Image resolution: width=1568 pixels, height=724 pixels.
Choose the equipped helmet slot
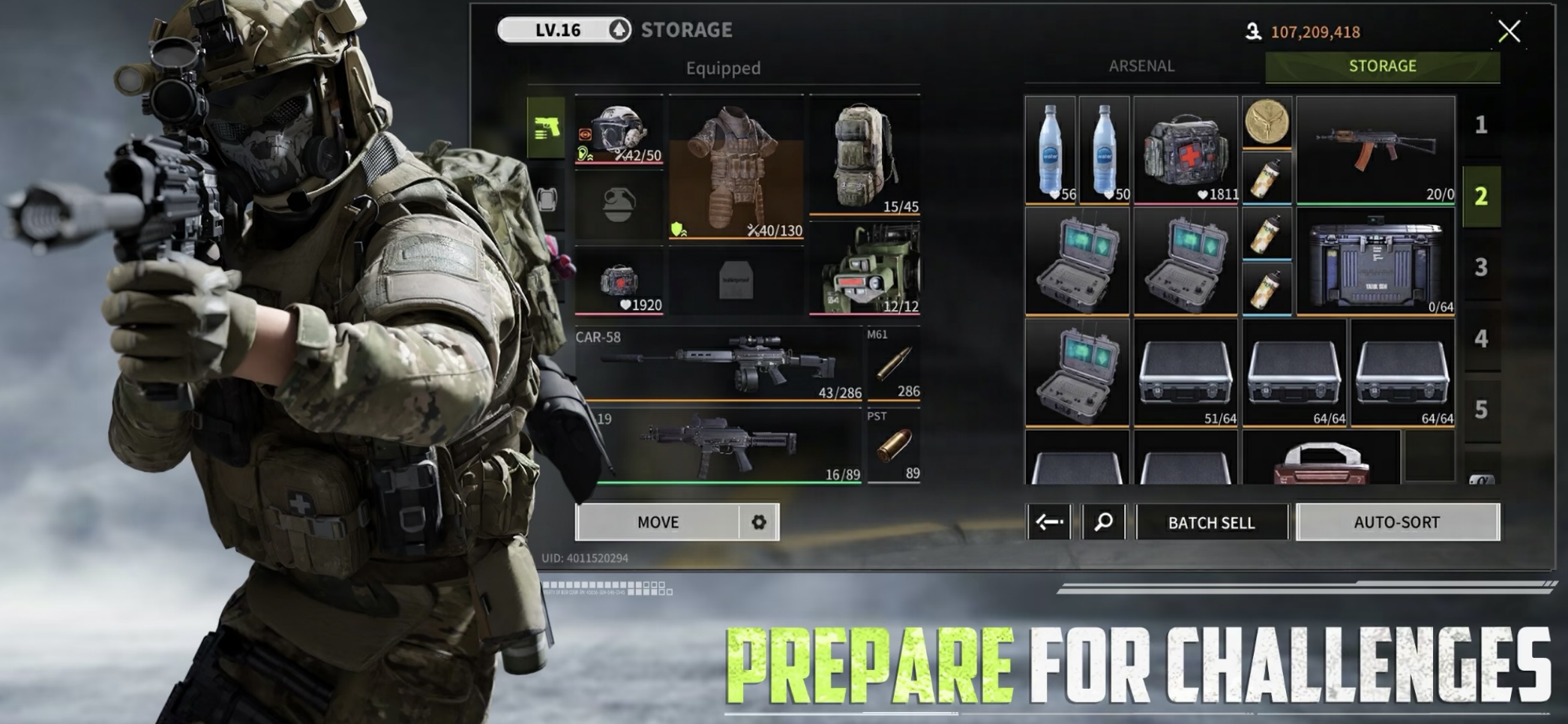point(619,131)
